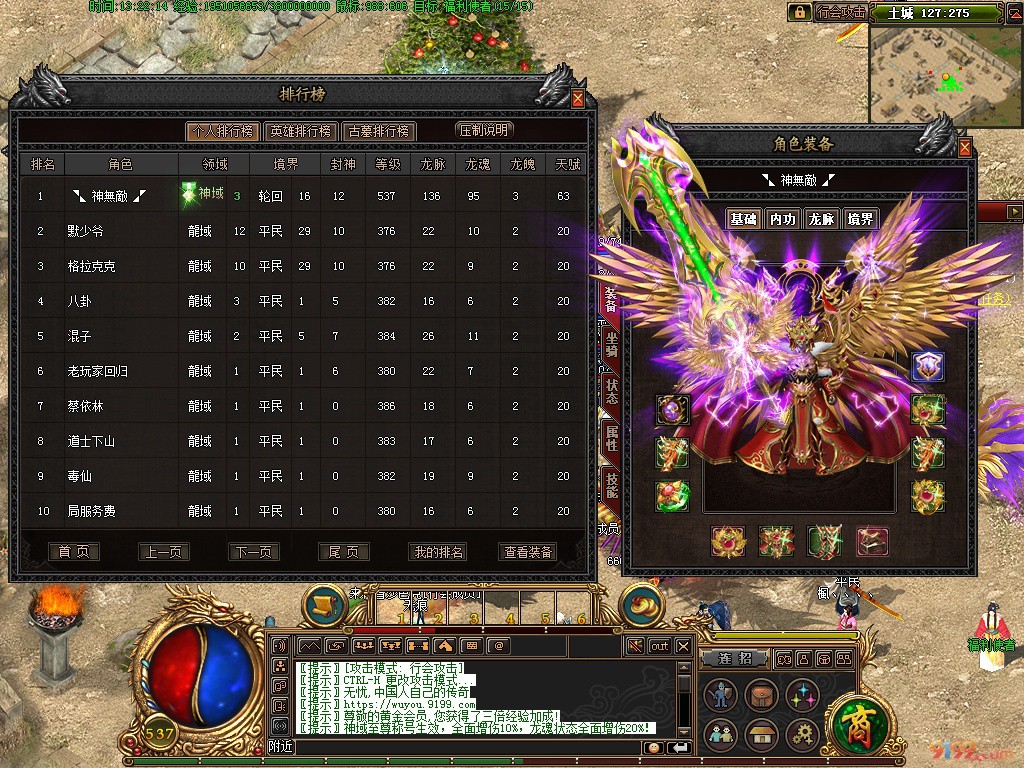Open the 坐骑 mount side tab
Screen dimensions: 1024x768
[611, 345]
